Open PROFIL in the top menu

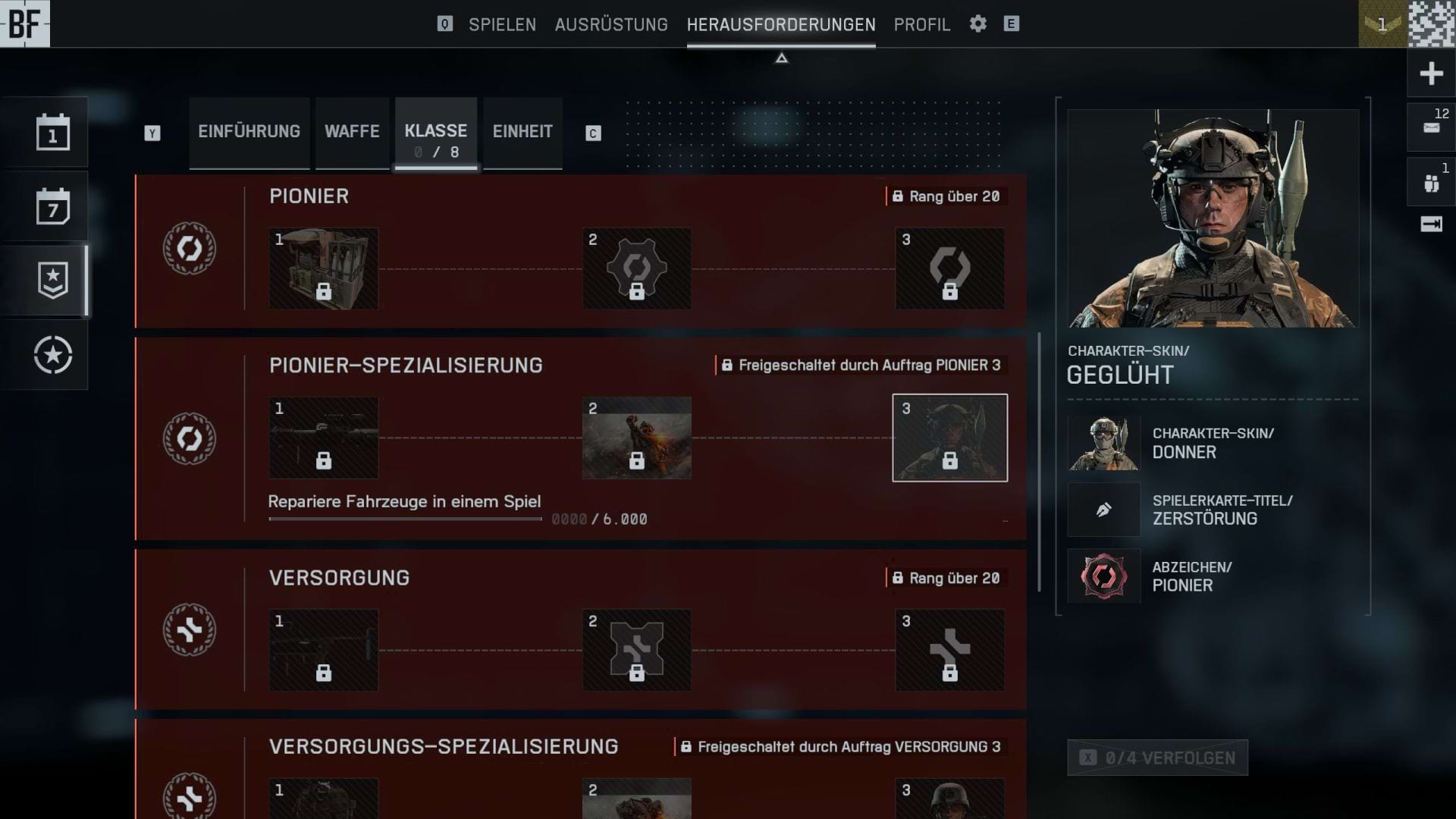pos(921,24)
